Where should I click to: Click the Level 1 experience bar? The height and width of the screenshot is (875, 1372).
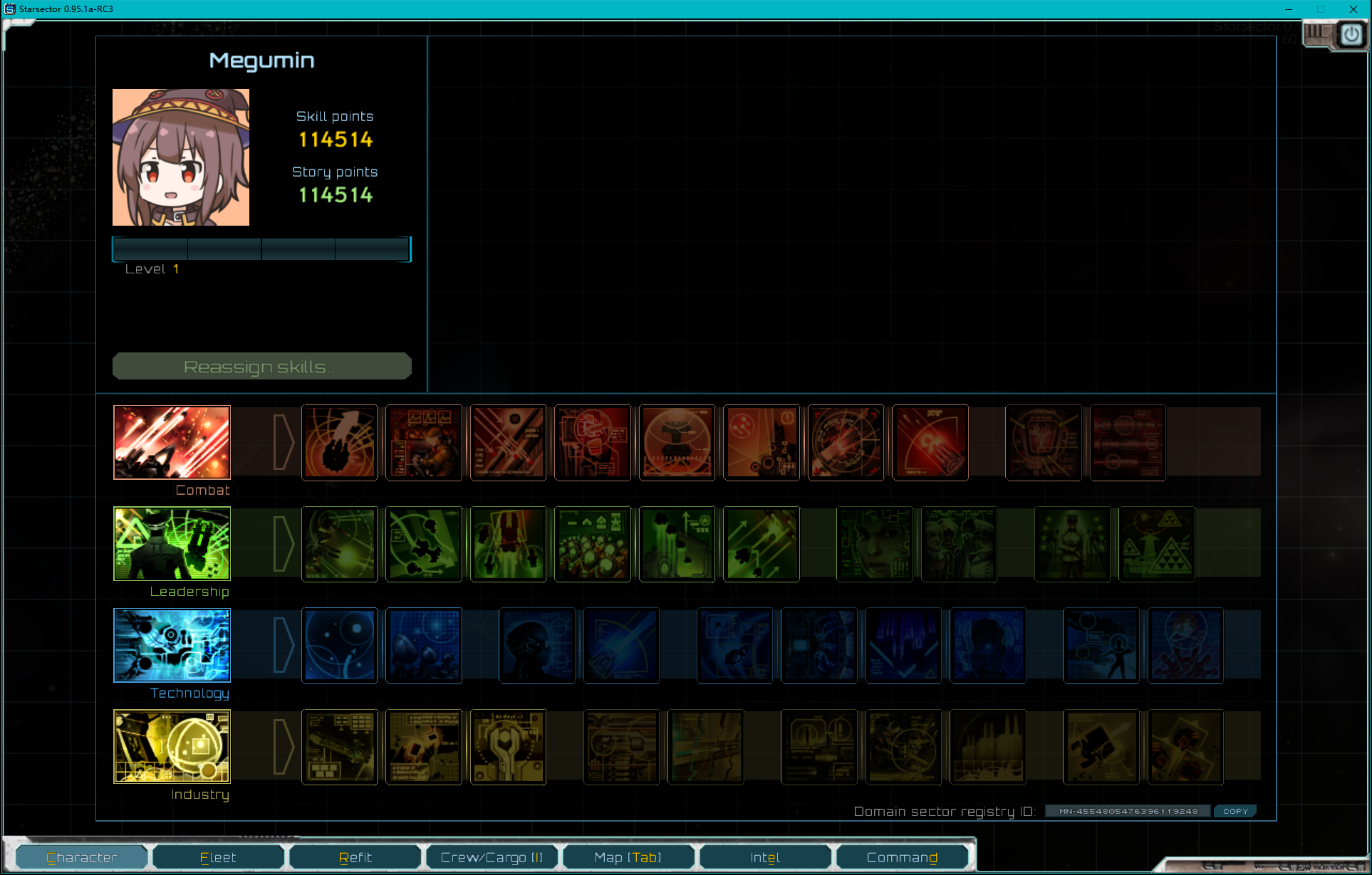coord(261,248)
